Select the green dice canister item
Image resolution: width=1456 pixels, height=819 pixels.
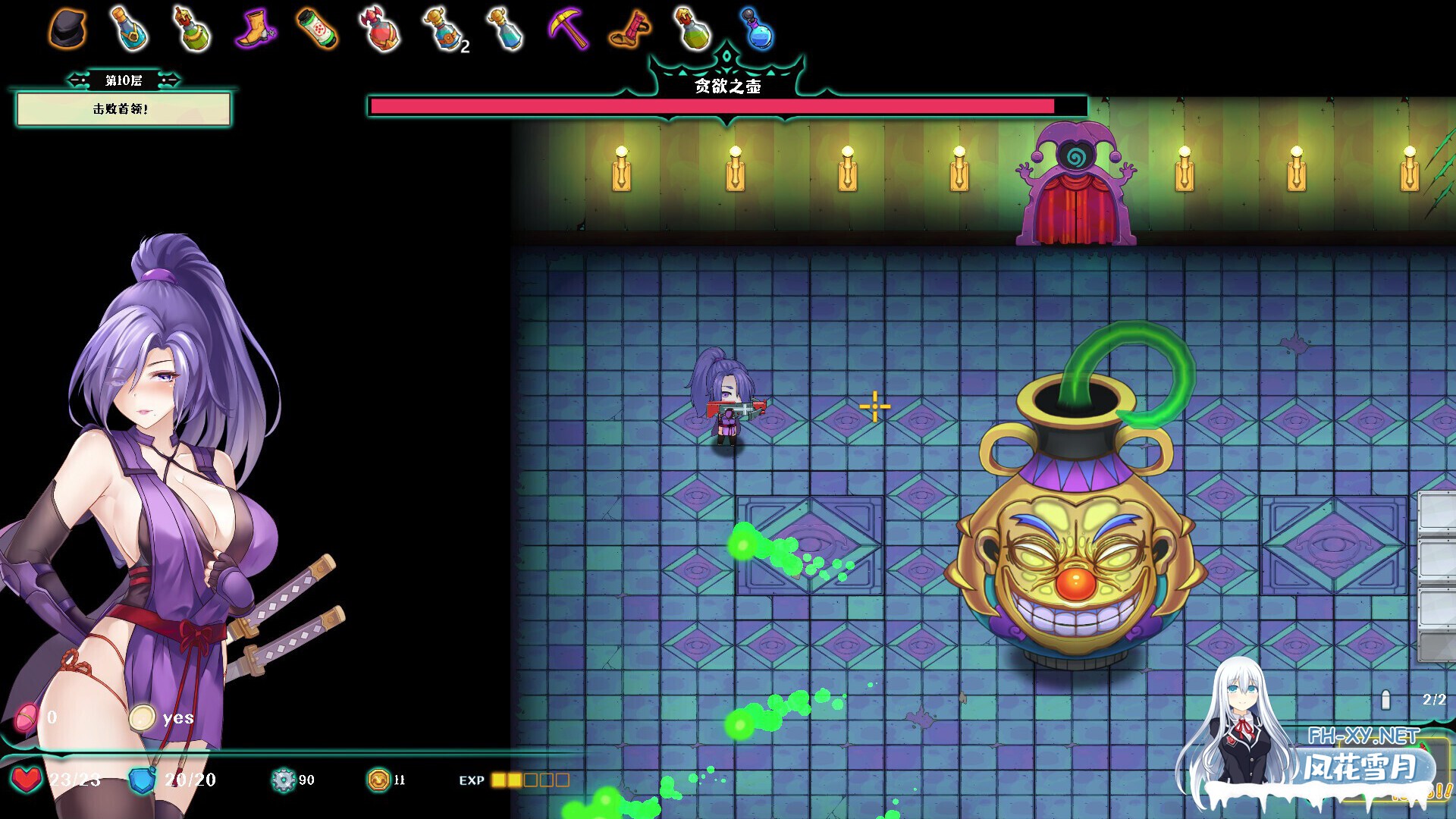316,29
